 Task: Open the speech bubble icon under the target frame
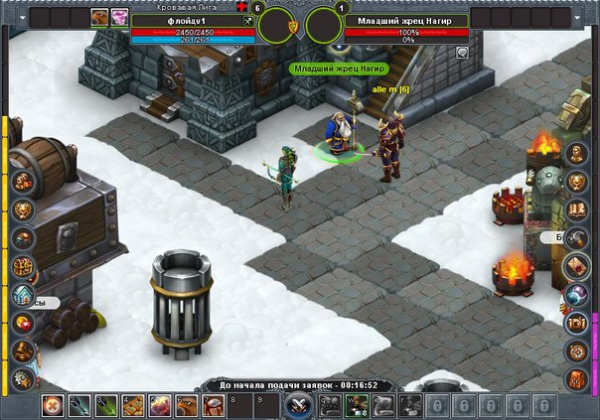[x=463, y=53]
